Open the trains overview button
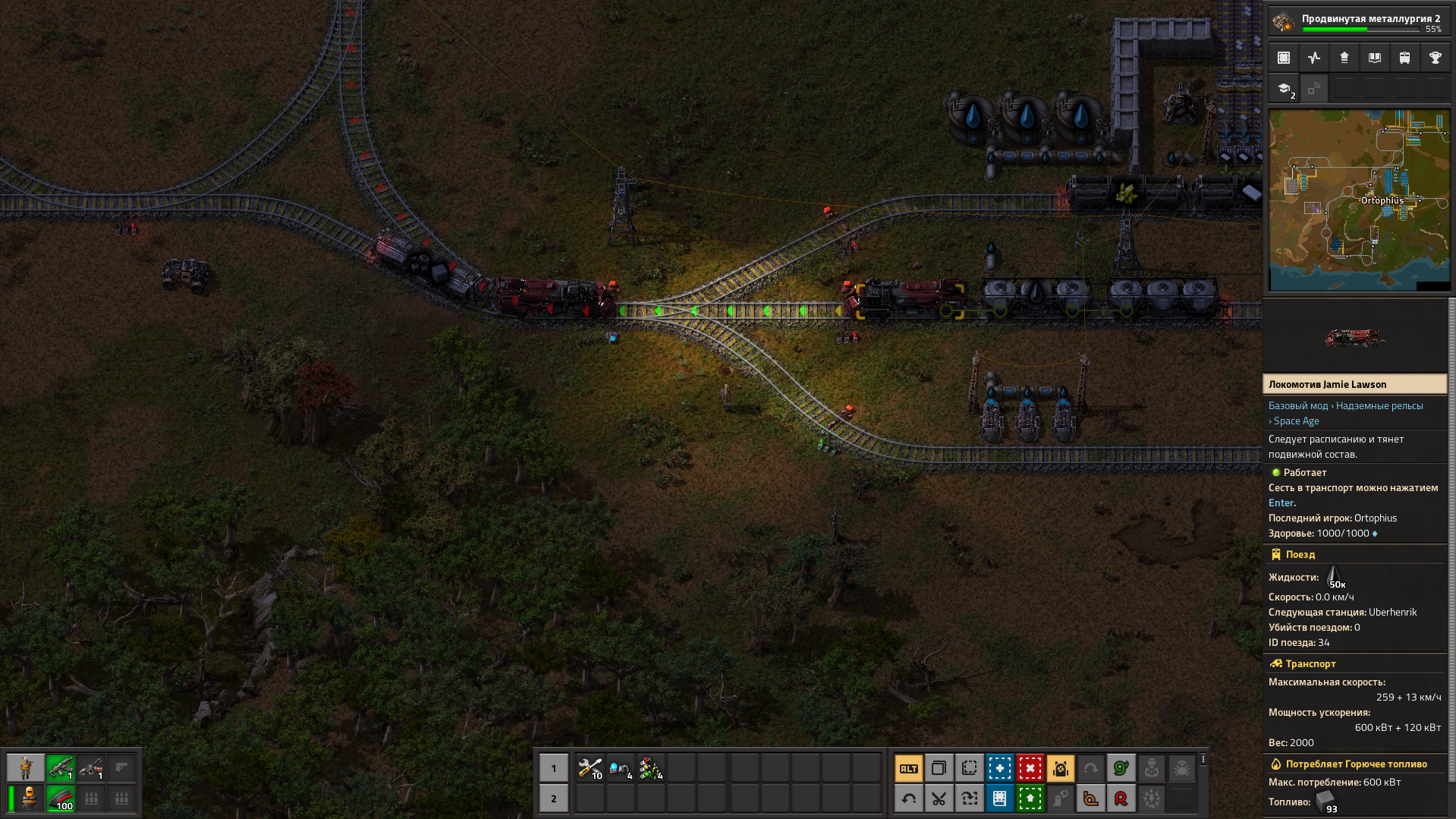The width and height of the screenshot is (1456, 819). pyautogui.click(x=1405, y=58)
